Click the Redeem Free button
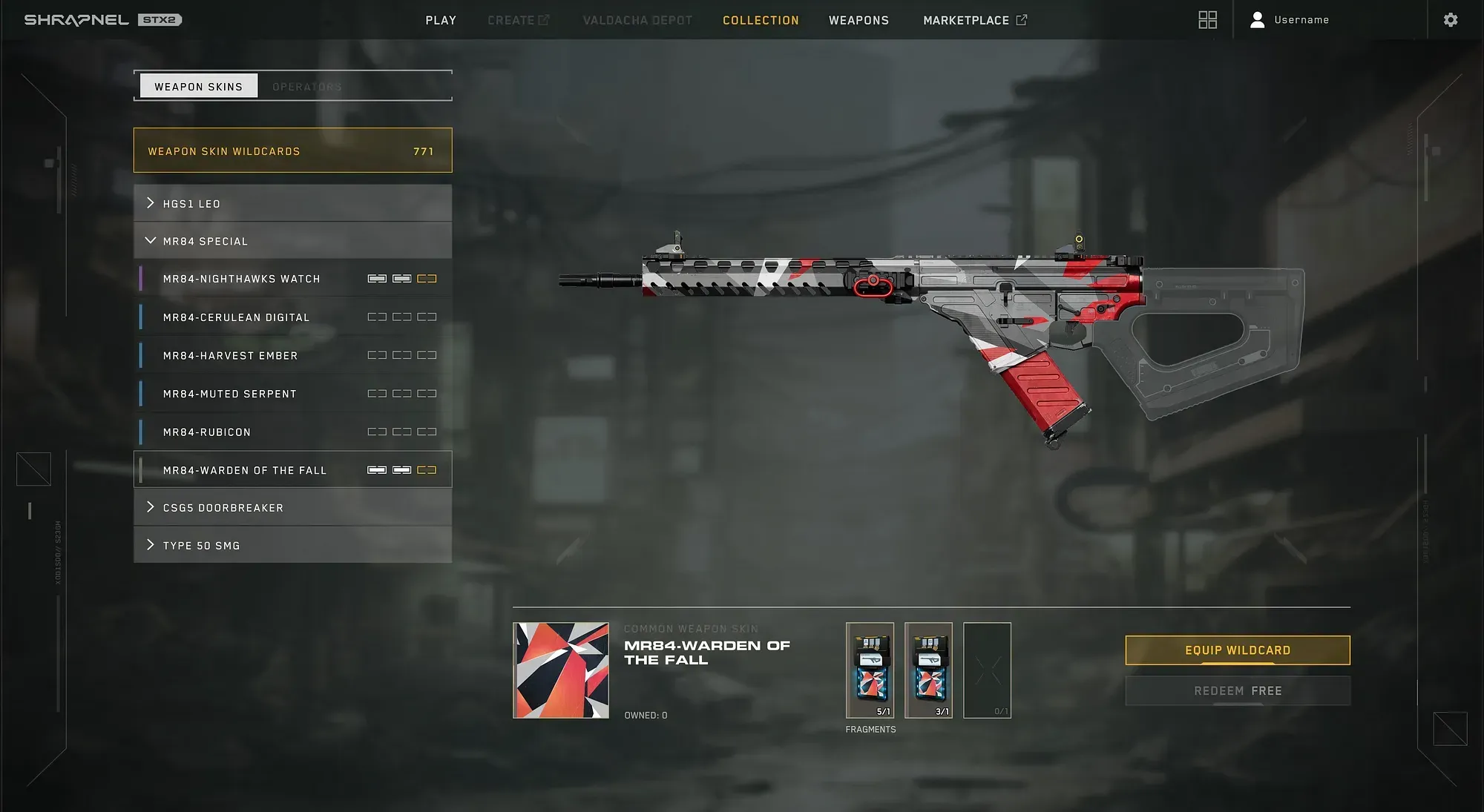This screenshot has width=1484, height=812. pyautogui.click(x=1238, y=690)
